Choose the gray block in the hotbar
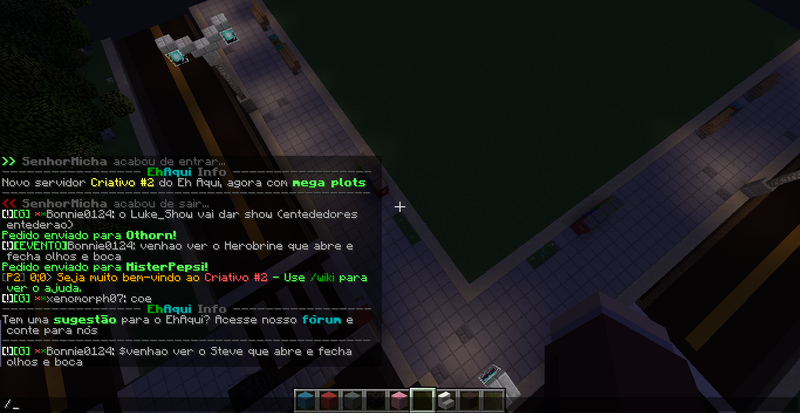 click(353, 400)
